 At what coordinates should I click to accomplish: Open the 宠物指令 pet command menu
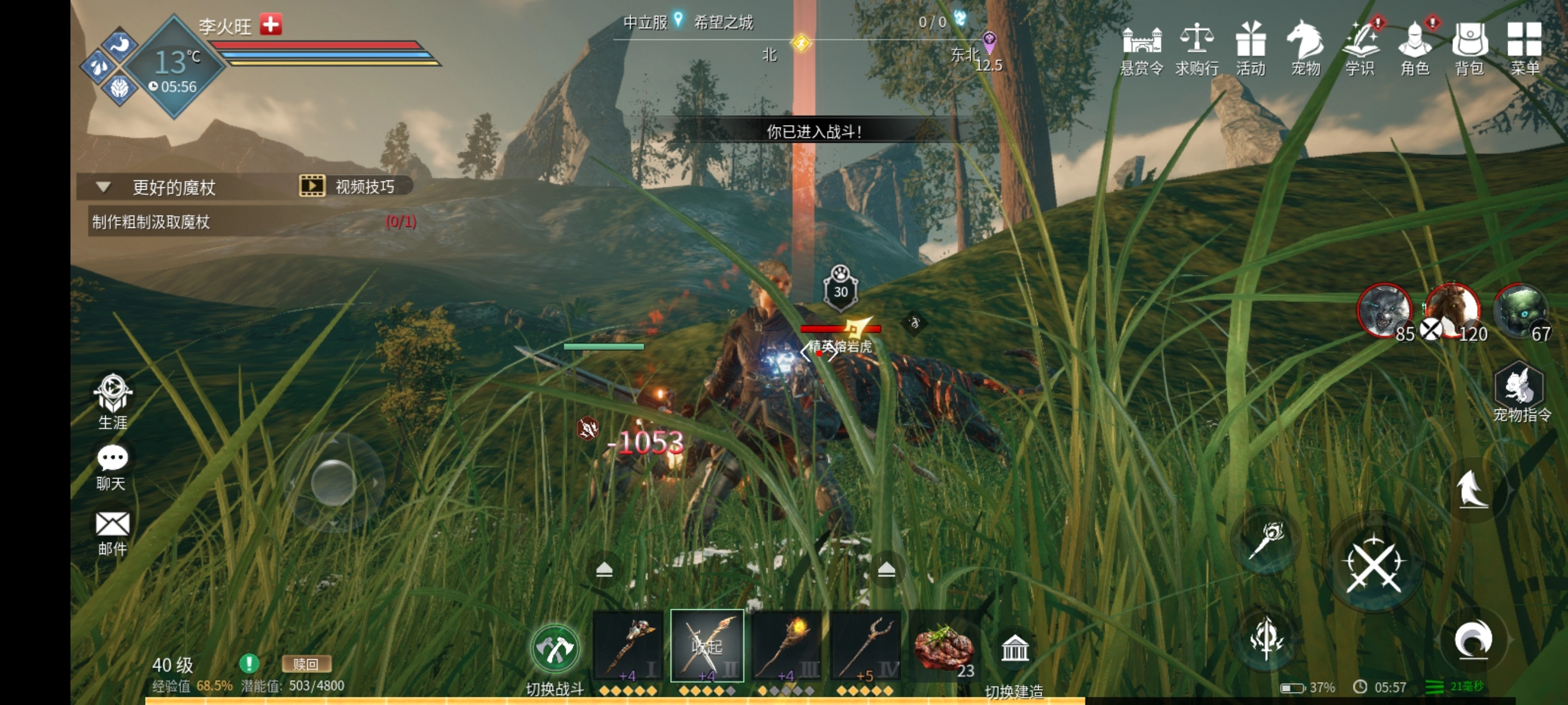point(1520,391)
